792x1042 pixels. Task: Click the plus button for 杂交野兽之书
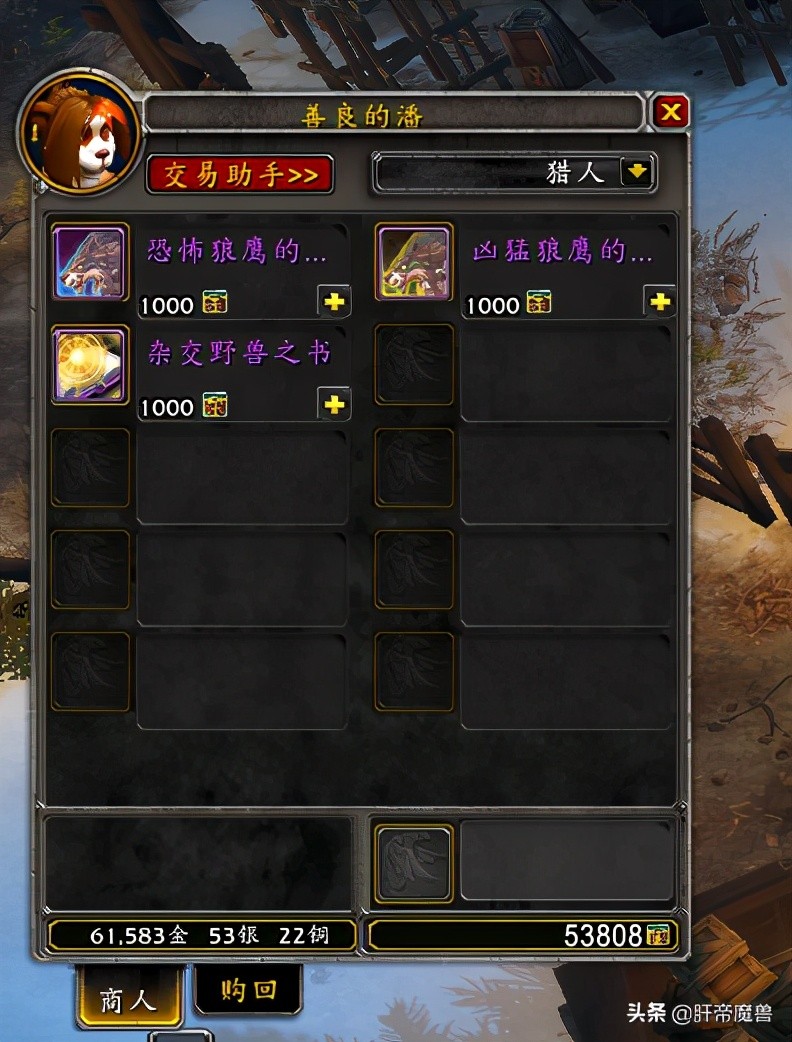click(x=333, y=403)
